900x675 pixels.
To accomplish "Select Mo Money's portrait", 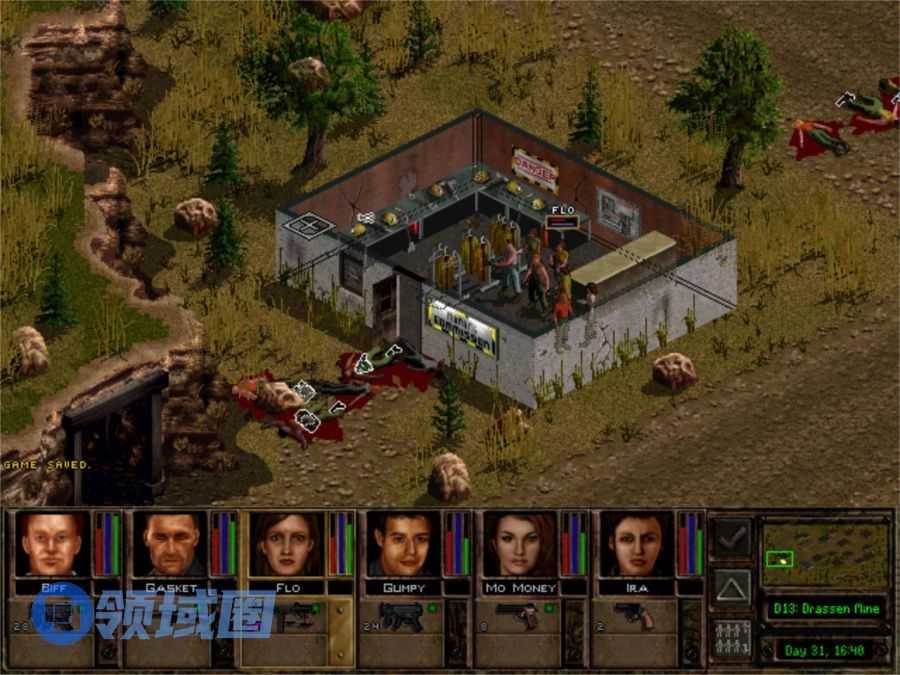I will [520, 544].
